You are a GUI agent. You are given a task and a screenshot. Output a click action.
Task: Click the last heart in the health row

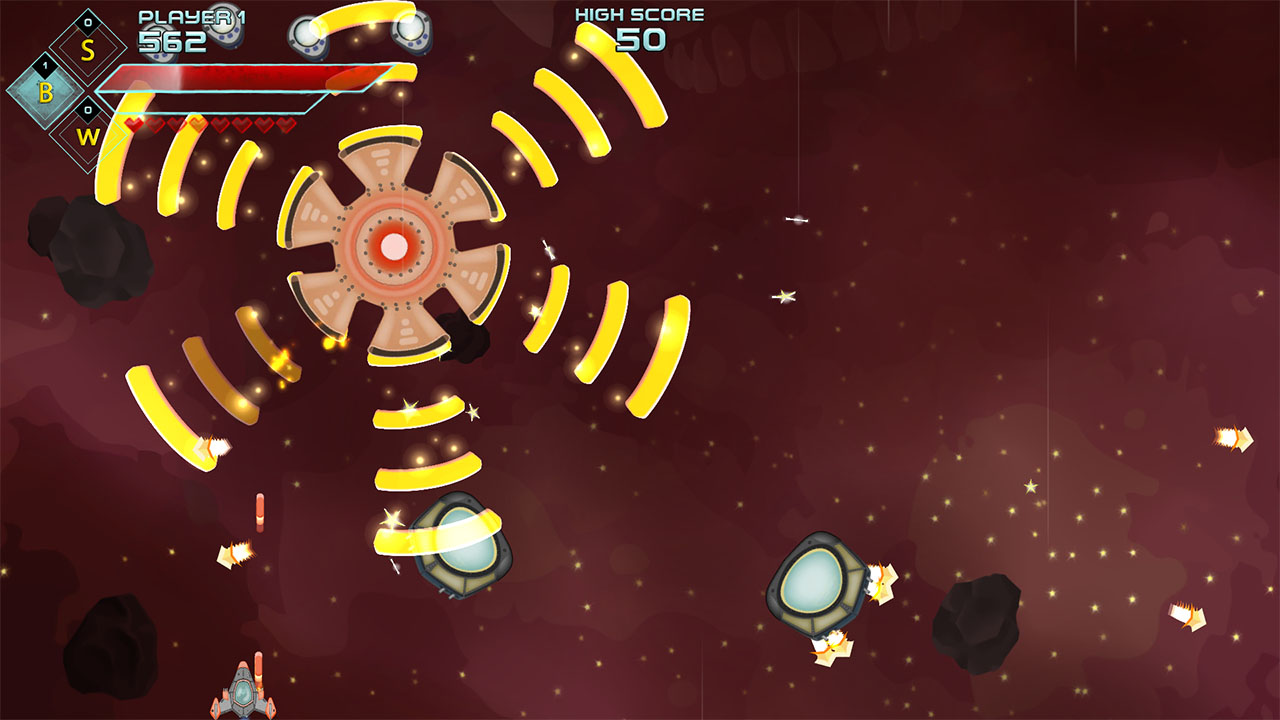coord(286,126)
